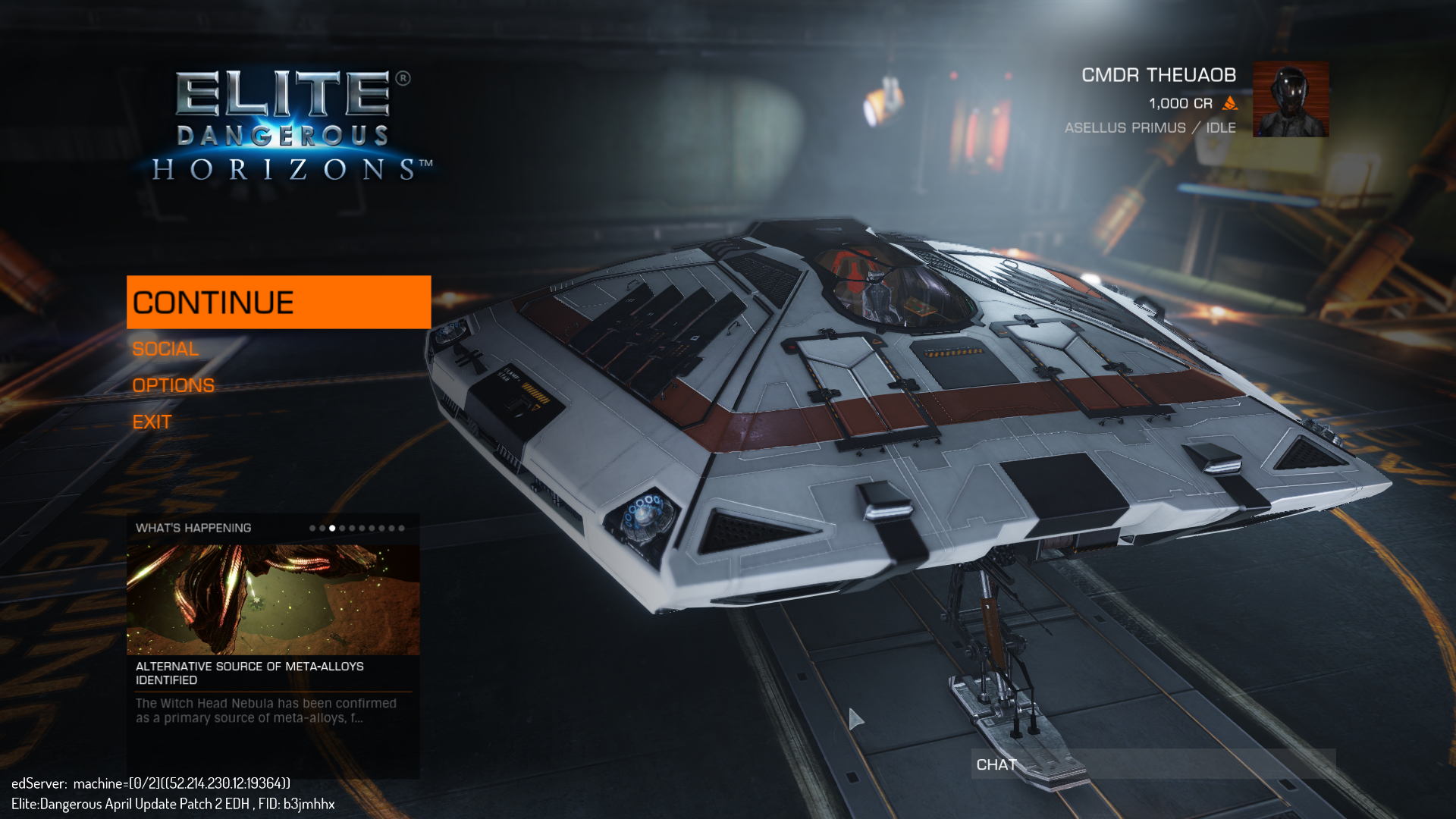
Task: Open the OPTIONS menu
Action: (173, 385)
